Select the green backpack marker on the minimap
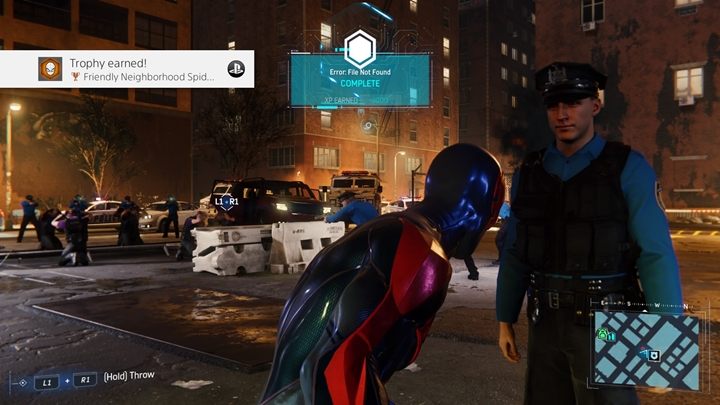Image resolution: width=720 pixels, height=405 pixels. coord(604,335)
